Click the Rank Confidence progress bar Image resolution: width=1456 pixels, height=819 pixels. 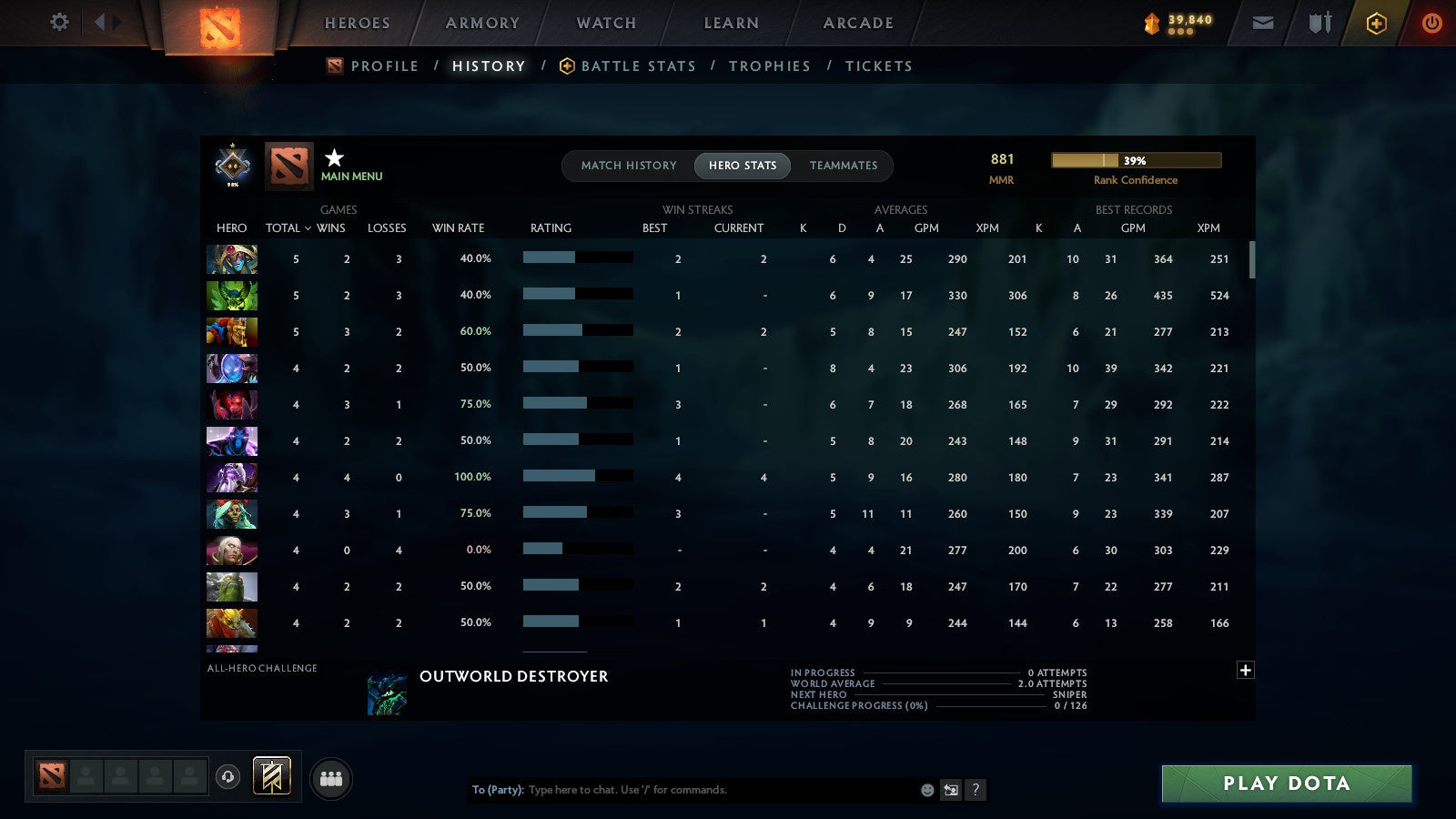click(1137, 160)
